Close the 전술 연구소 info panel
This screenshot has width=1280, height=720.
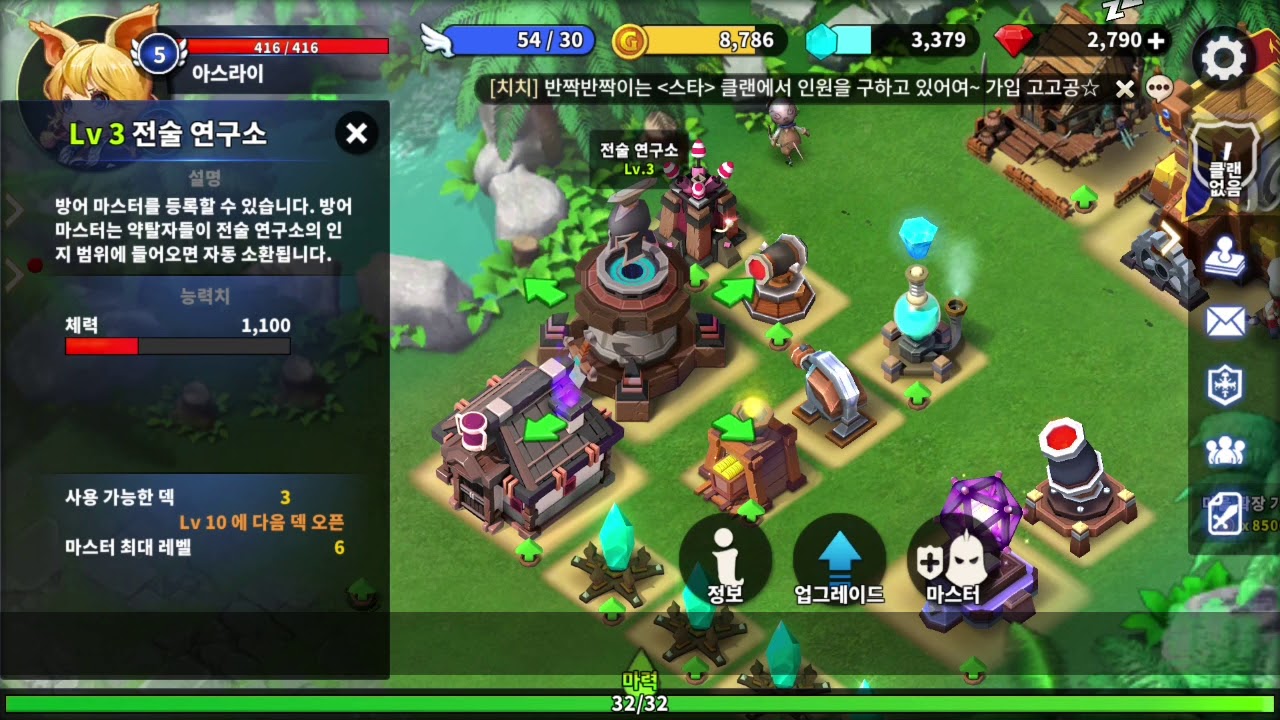click(357, 133)
